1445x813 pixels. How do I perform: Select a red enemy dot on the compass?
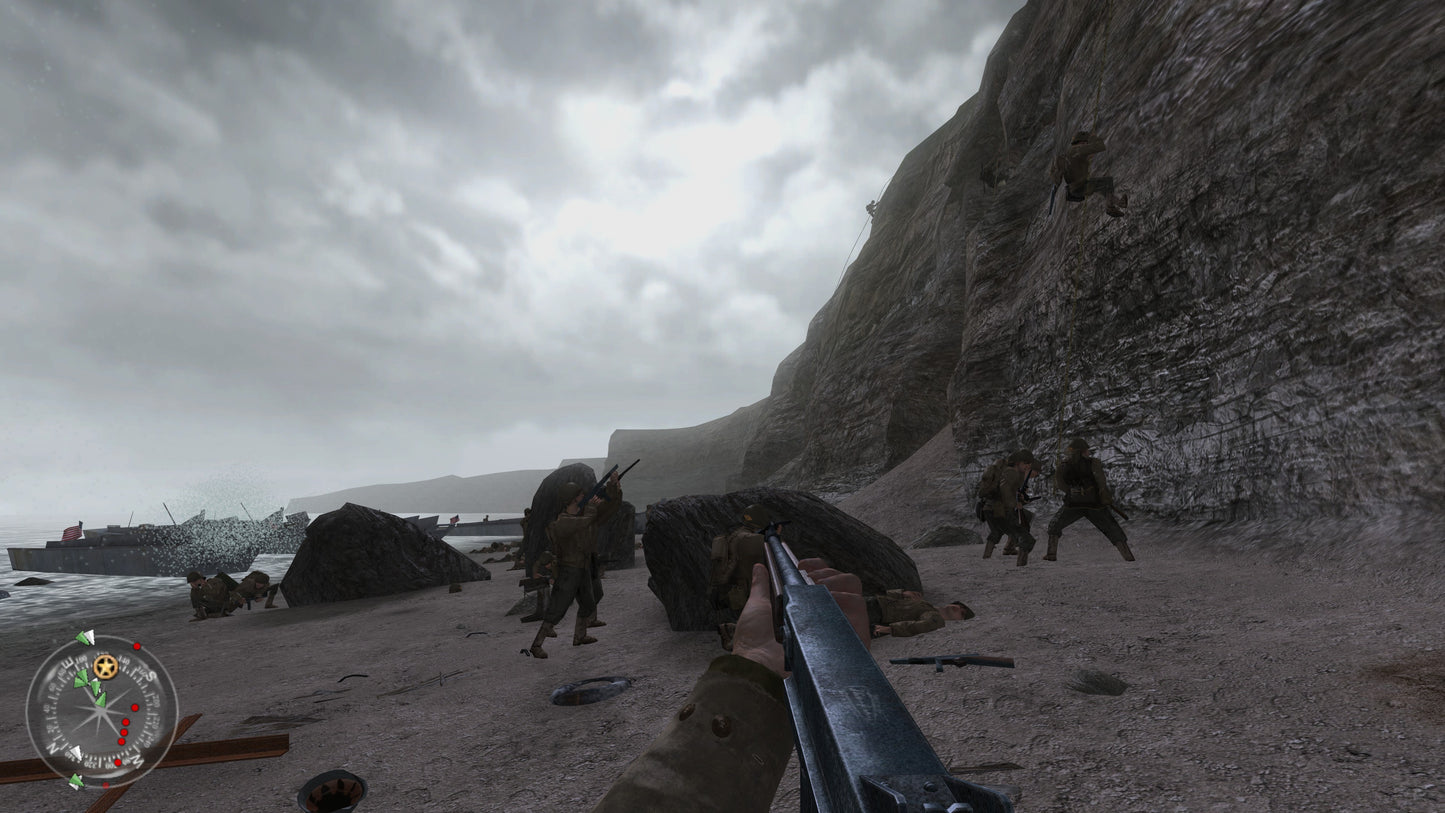[x=135, y=707]
